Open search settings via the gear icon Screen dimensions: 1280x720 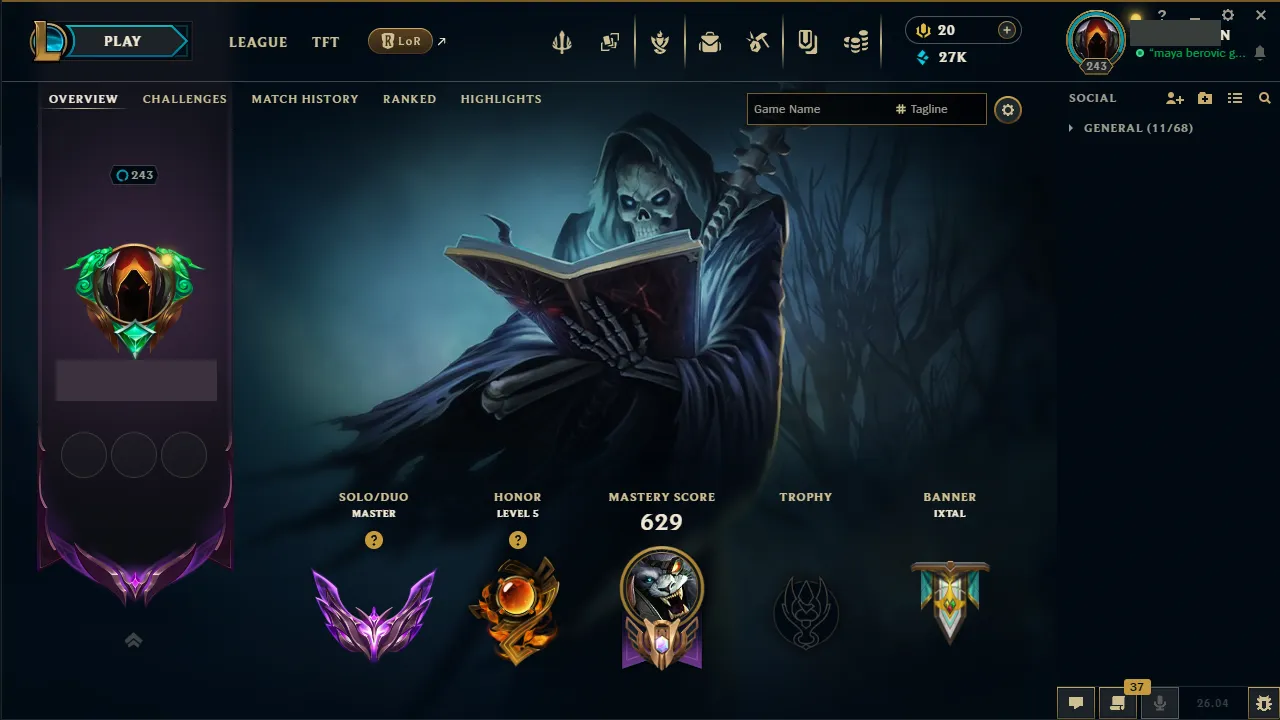[1007, 110]
